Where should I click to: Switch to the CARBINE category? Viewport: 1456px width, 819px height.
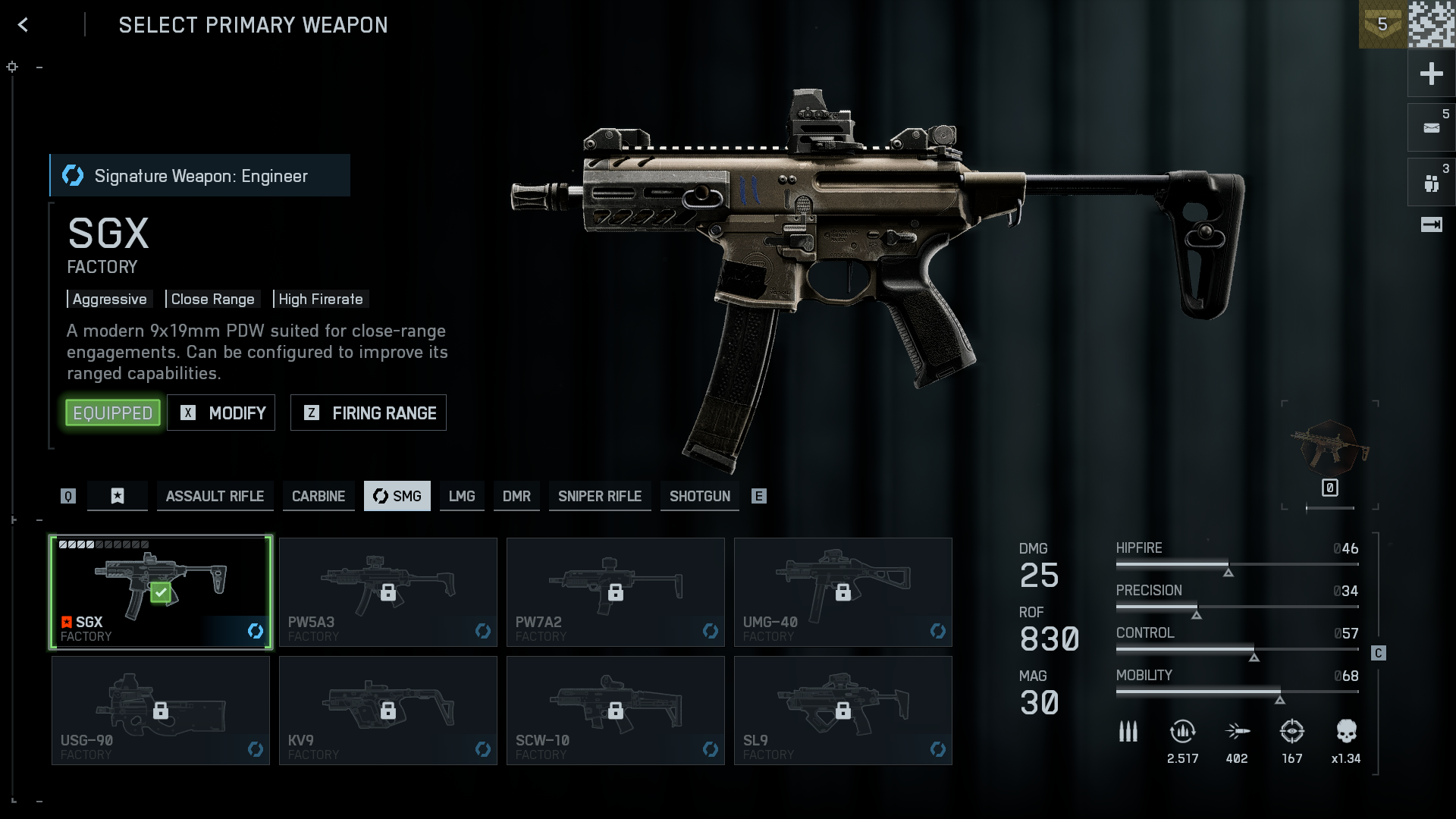pos(318,496)
